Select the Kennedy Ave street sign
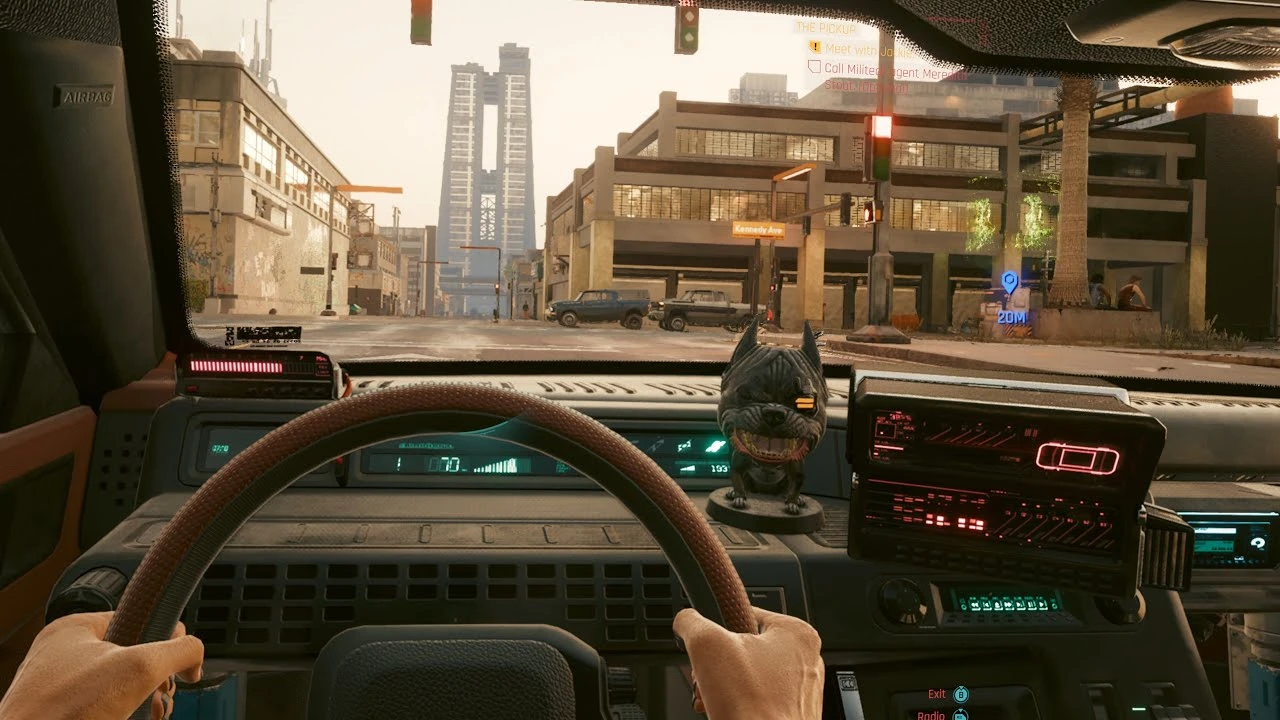1280x720 pixels. (760, 228)
